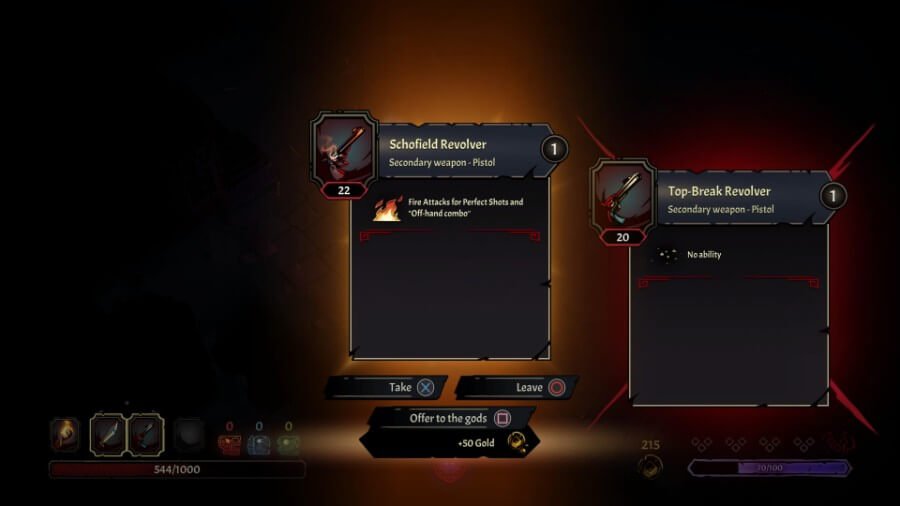Click the green chest counter icon
The width and height of the screenshot is (900, 506).
289,445
